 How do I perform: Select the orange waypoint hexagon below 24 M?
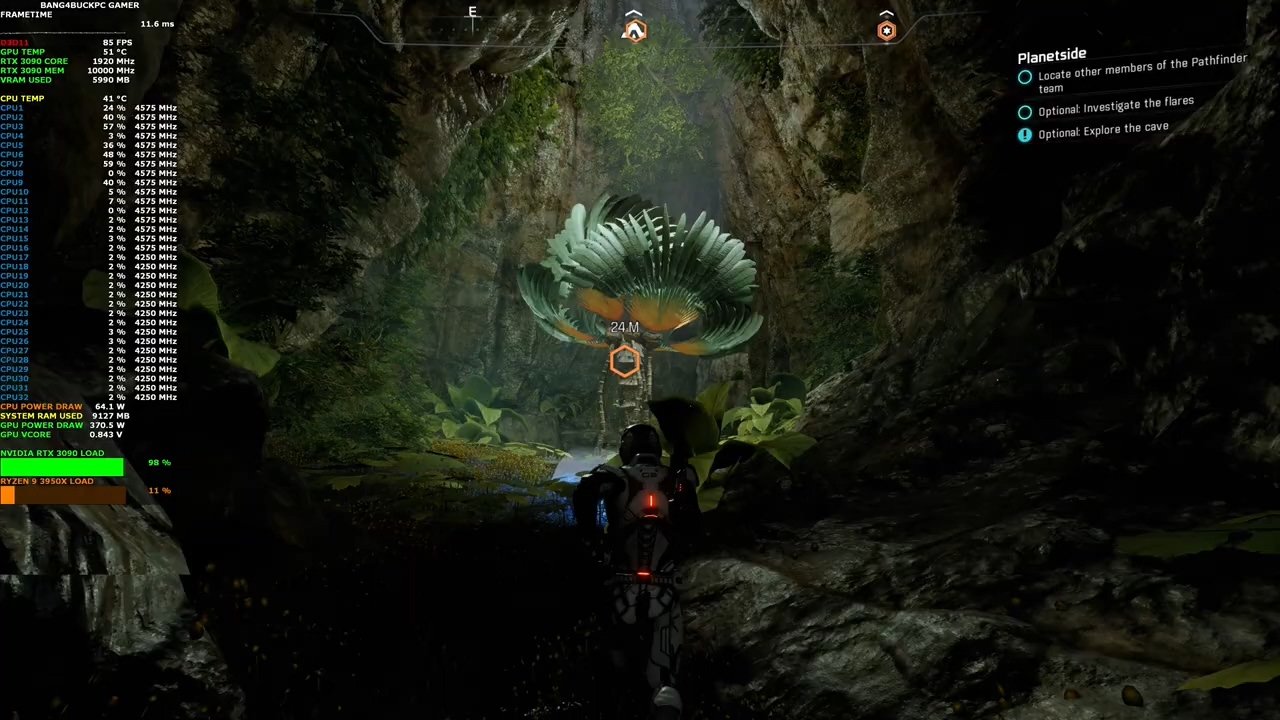pos(624,362)
